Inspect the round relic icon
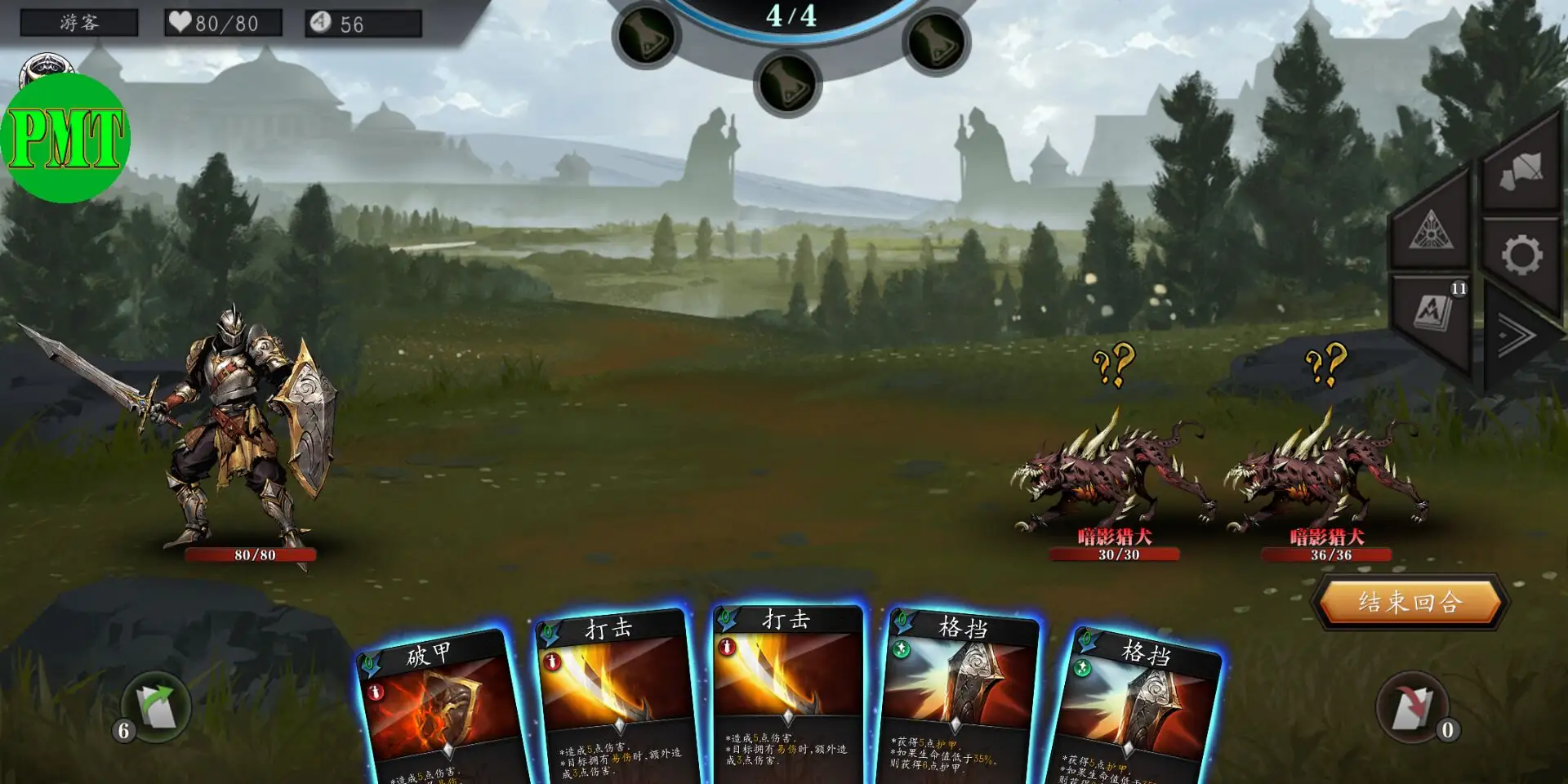Screen dimensions: 1568x784 tap(47, 69)
